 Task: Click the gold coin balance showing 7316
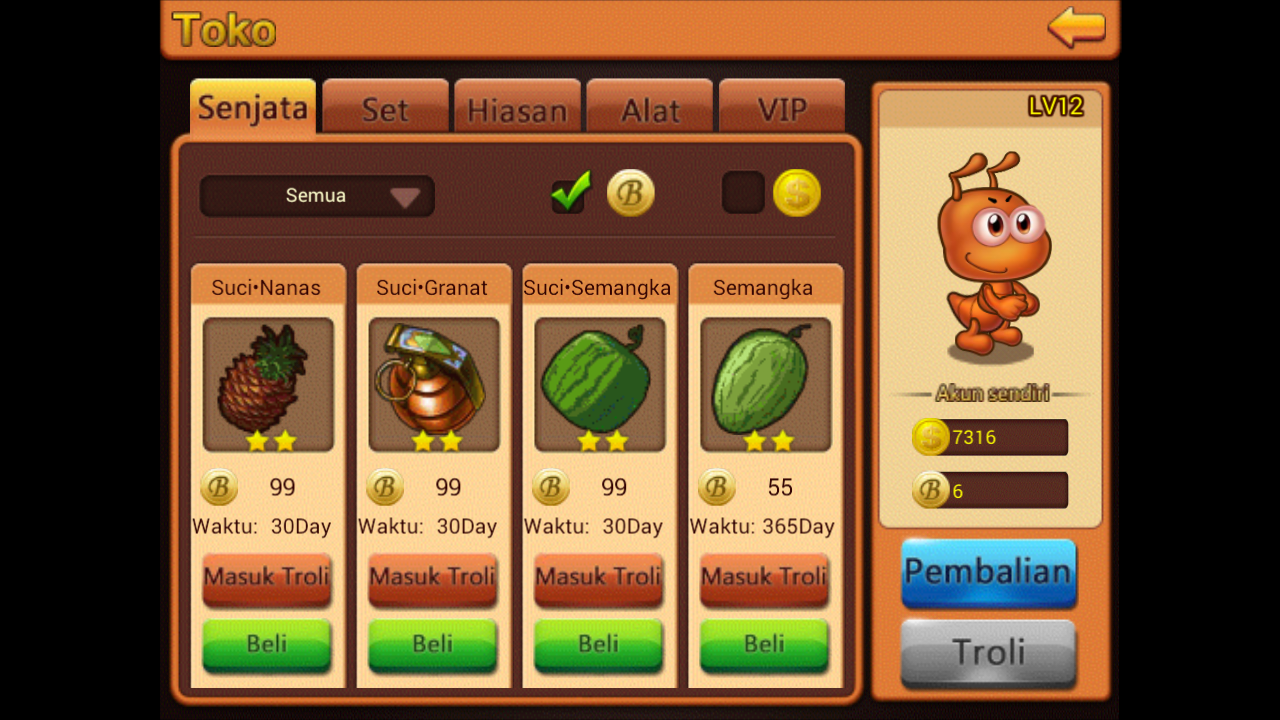(989, 437)
